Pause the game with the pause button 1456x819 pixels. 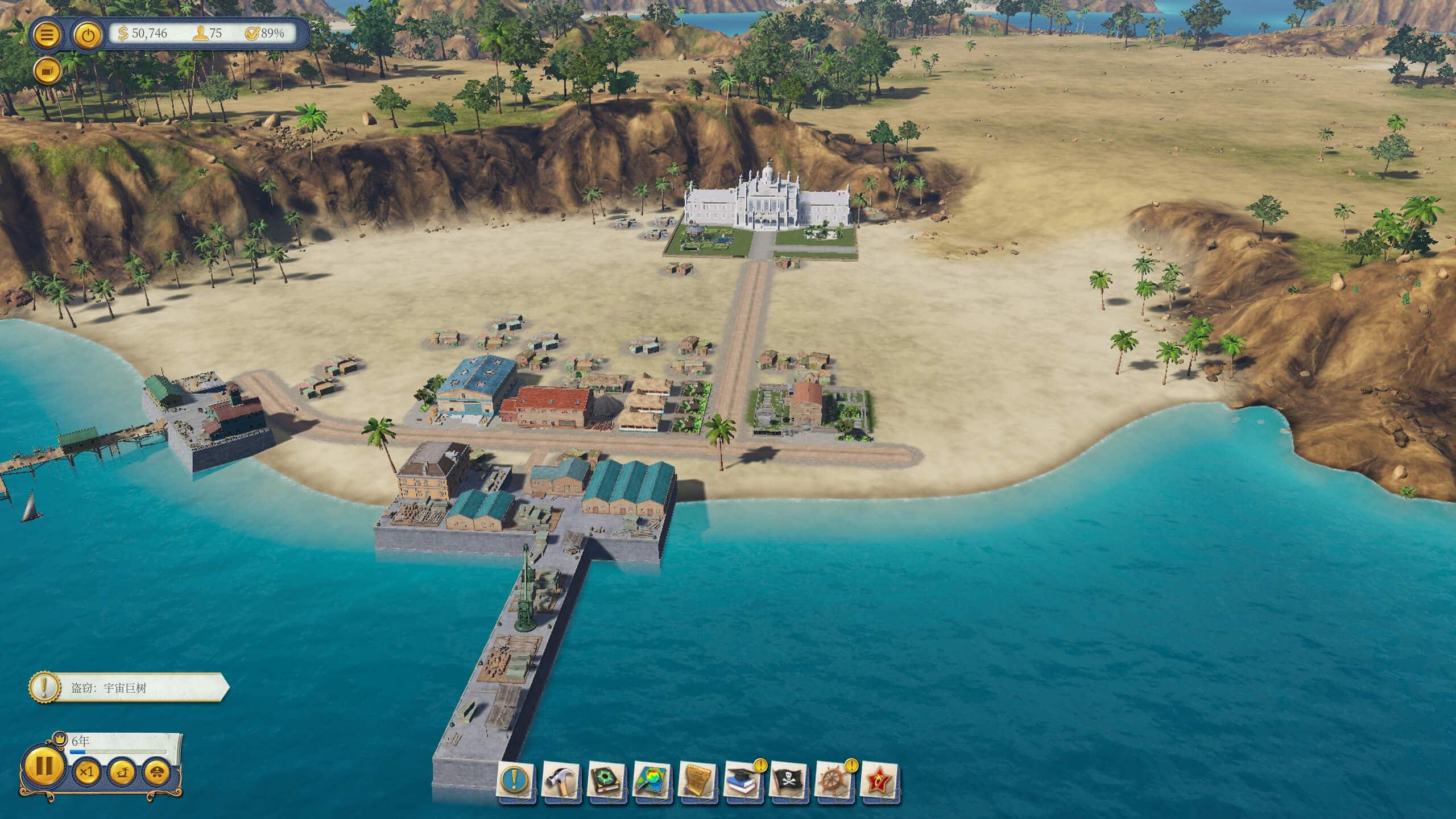pos(44,765)
